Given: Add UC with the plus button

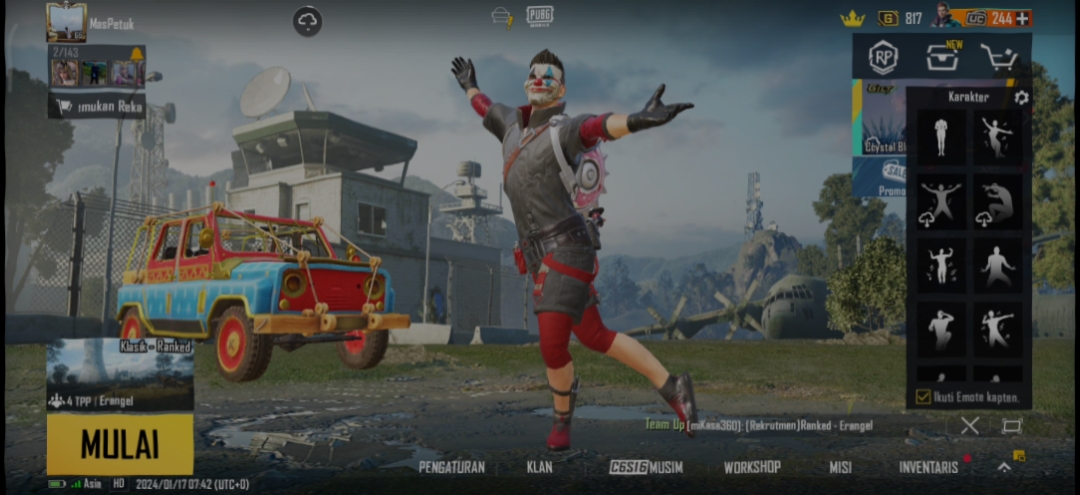Looking at the screenshot, I should tap(1022, 18).
